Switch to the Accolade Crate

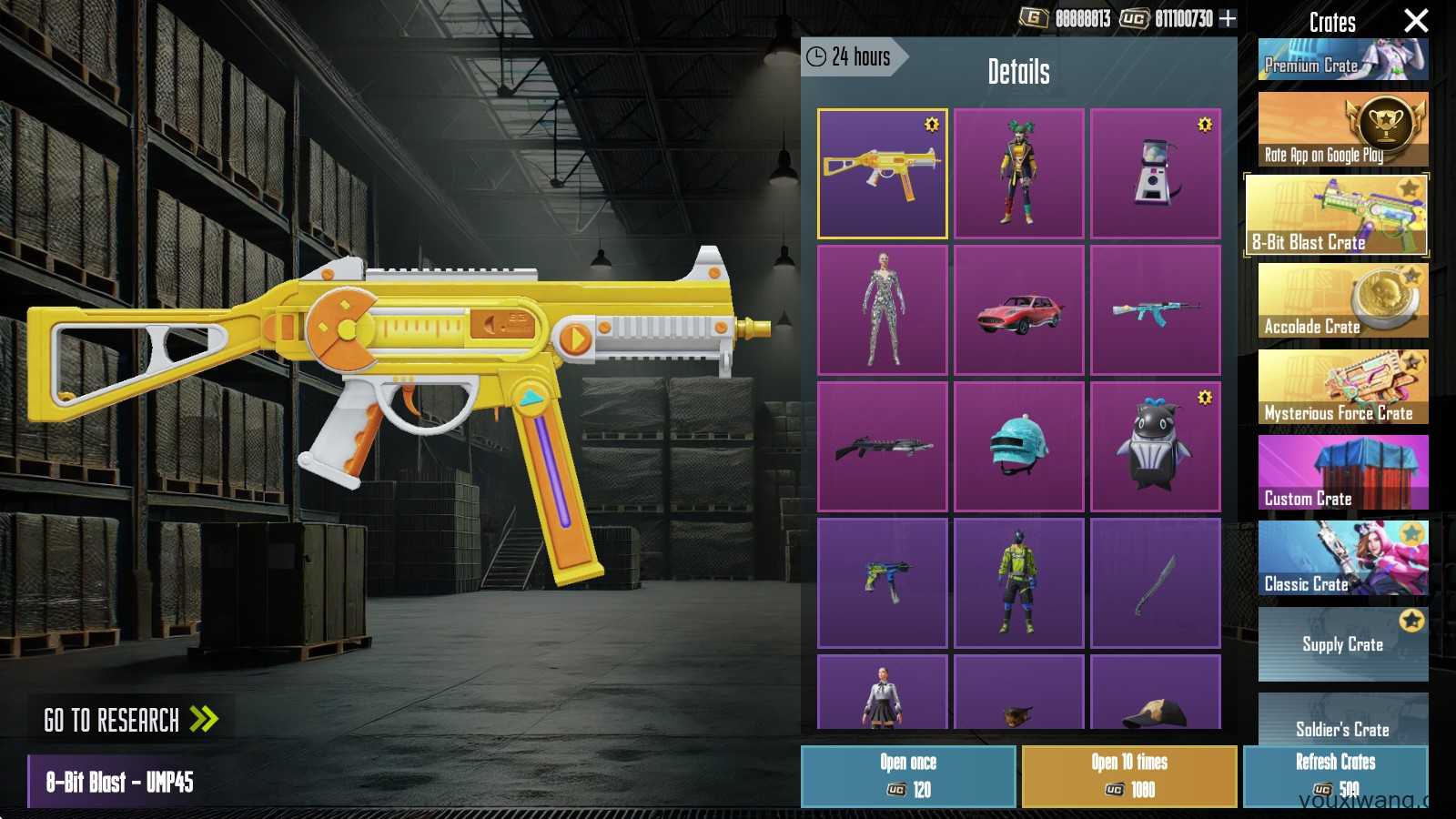tap(1342, 301)
